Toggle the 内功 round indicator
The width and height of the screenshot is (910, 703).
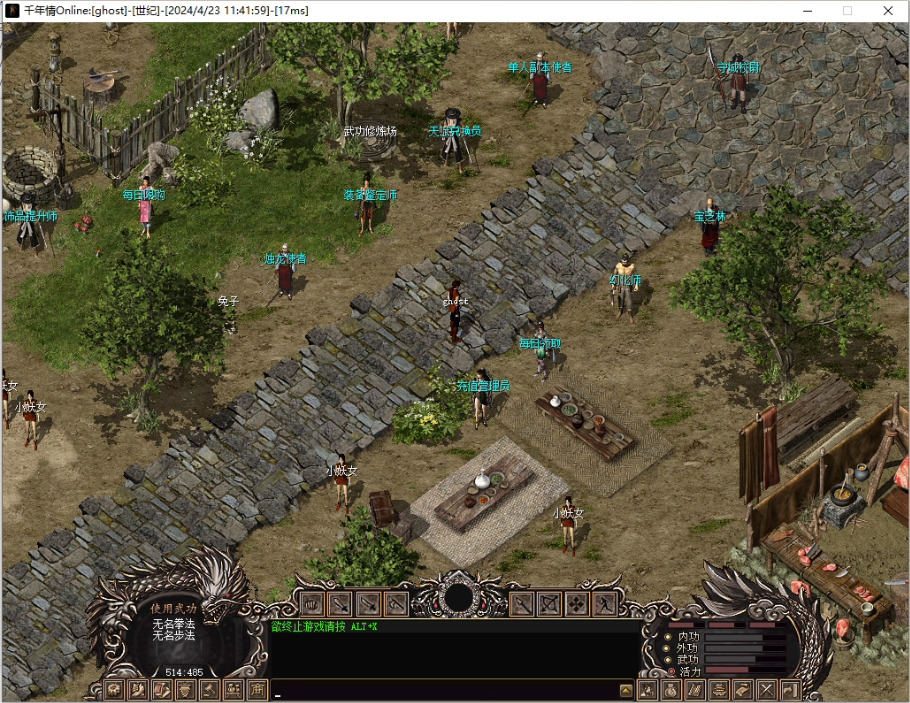[x=668, y=636]
